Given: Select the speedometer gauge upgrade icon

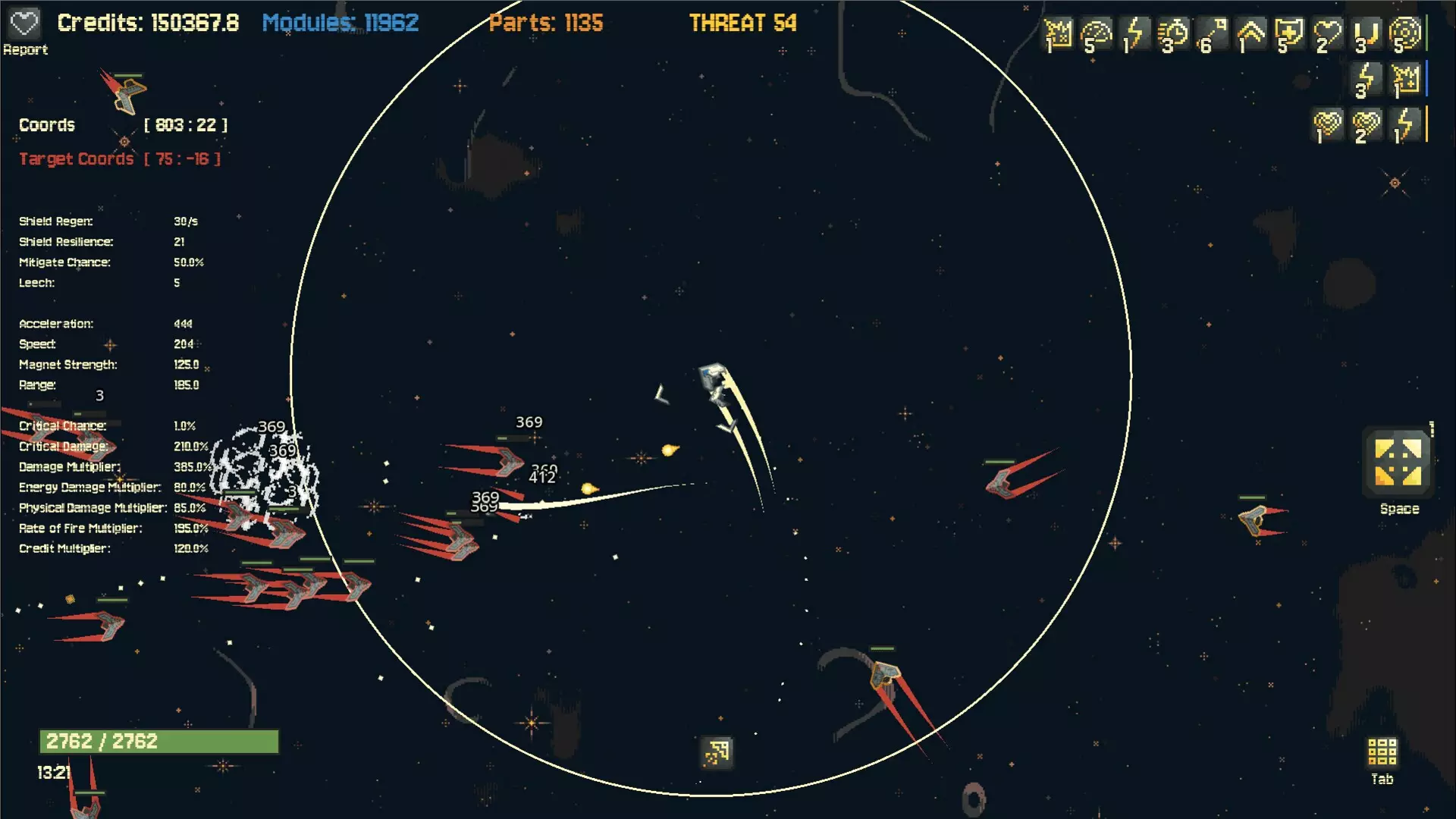Looking at the screenshot, I should tap(1096, 35).
